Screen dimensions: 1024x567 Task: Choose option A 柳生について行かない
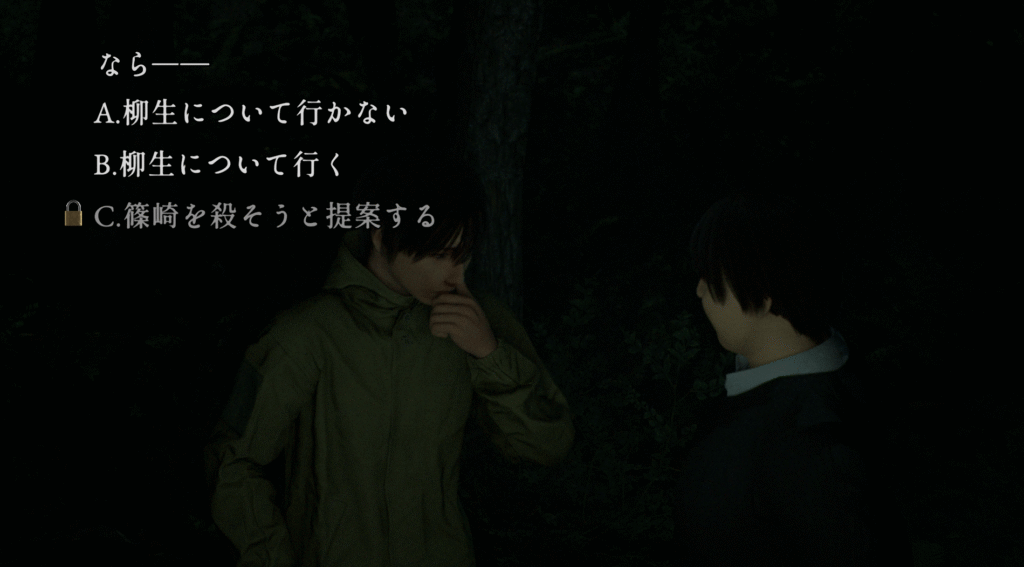pyautogui.click(x=251, y=114)
